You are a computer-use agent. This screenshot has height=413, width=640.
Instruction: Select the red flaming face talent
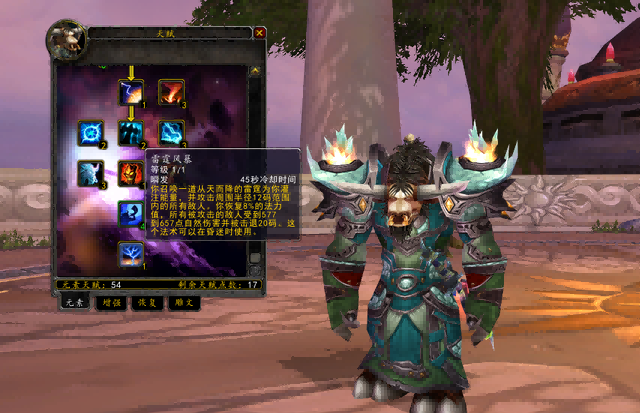[x=131, y=174]
